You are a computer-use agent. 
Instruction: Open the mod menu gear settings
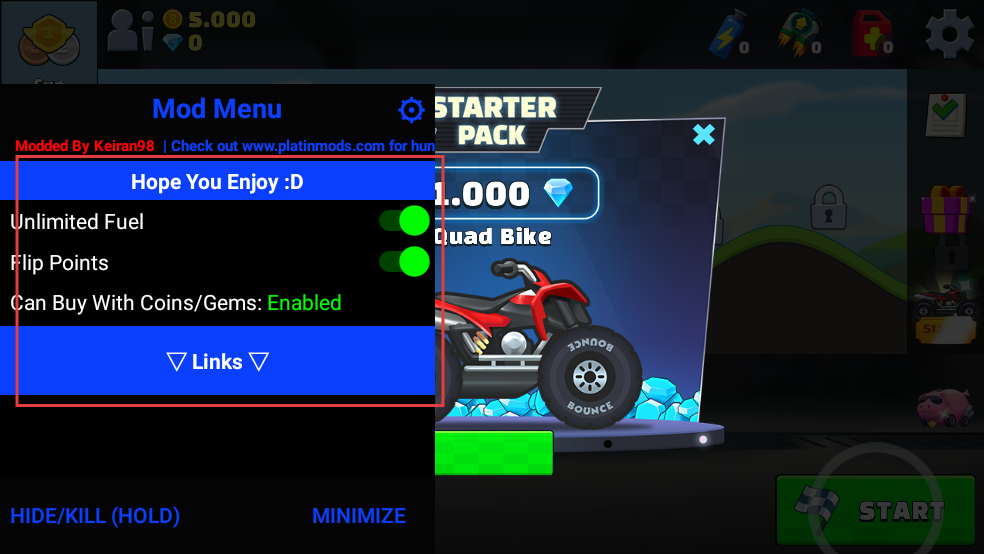411,109
